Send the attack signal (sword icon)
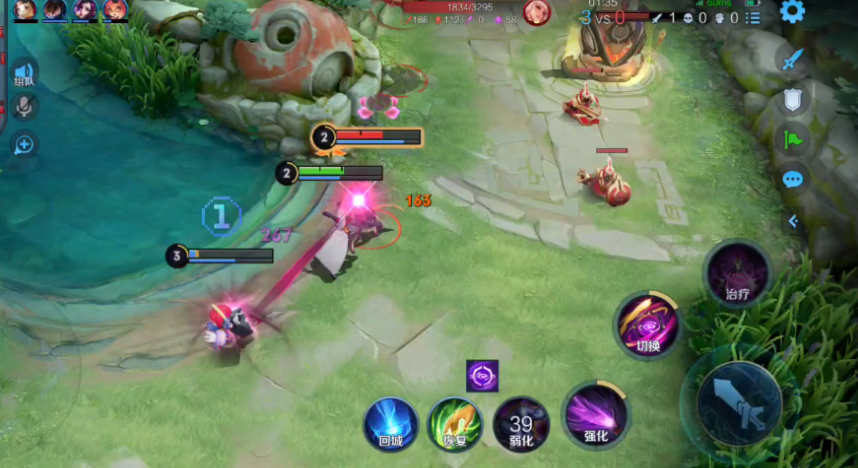The height and width of the screenshot is (468, 858). [x=793, y=59]
